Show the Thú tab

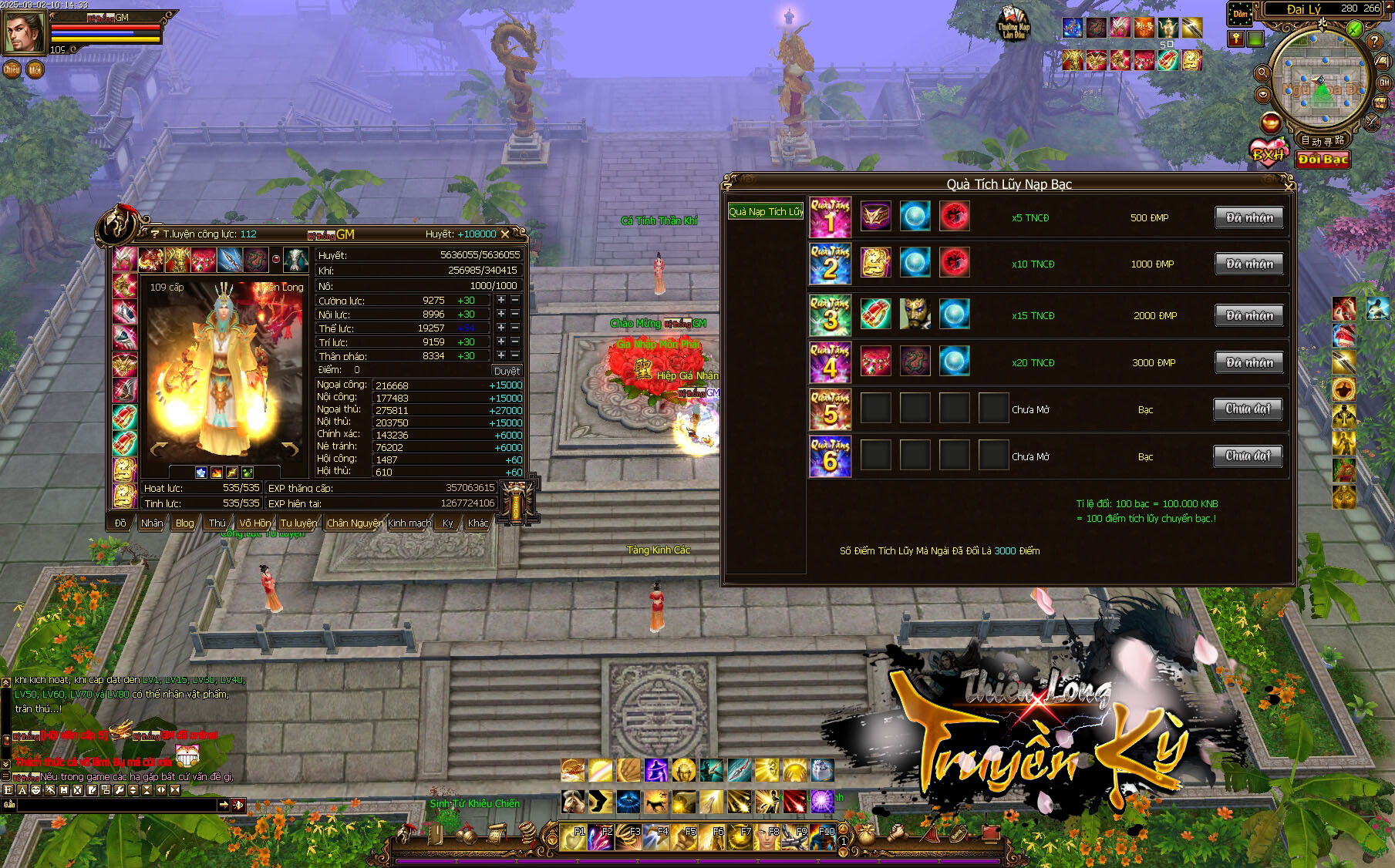tap(217, 523)
